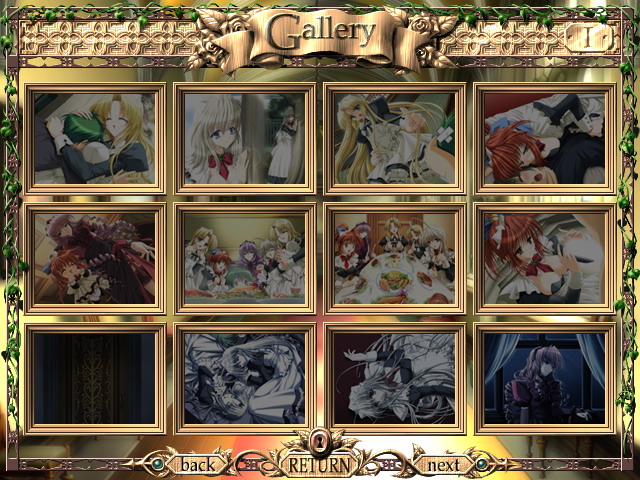The image size is (640, 480).
Task: Open the blonde girl hugging thumbnail
Action: [95, 137]
